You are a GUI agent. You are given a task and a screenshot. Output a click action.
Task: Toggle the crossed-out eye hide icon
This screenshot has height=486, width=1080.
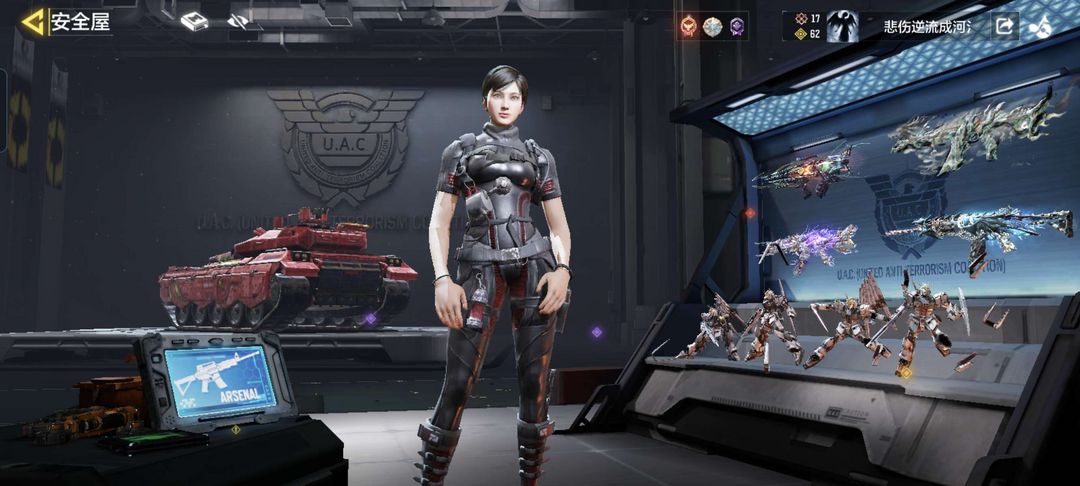point(238,21)
